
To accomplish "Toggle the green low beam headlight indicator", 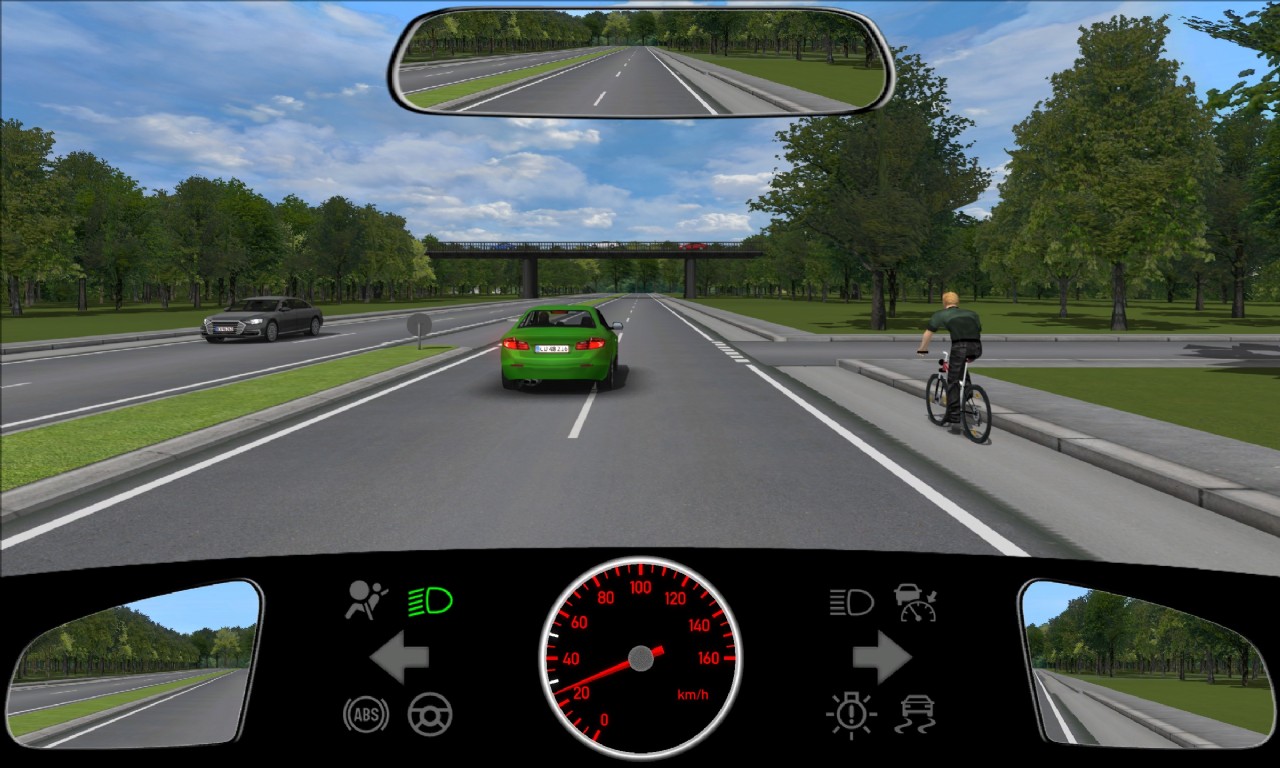I will [x=430, y=601].
